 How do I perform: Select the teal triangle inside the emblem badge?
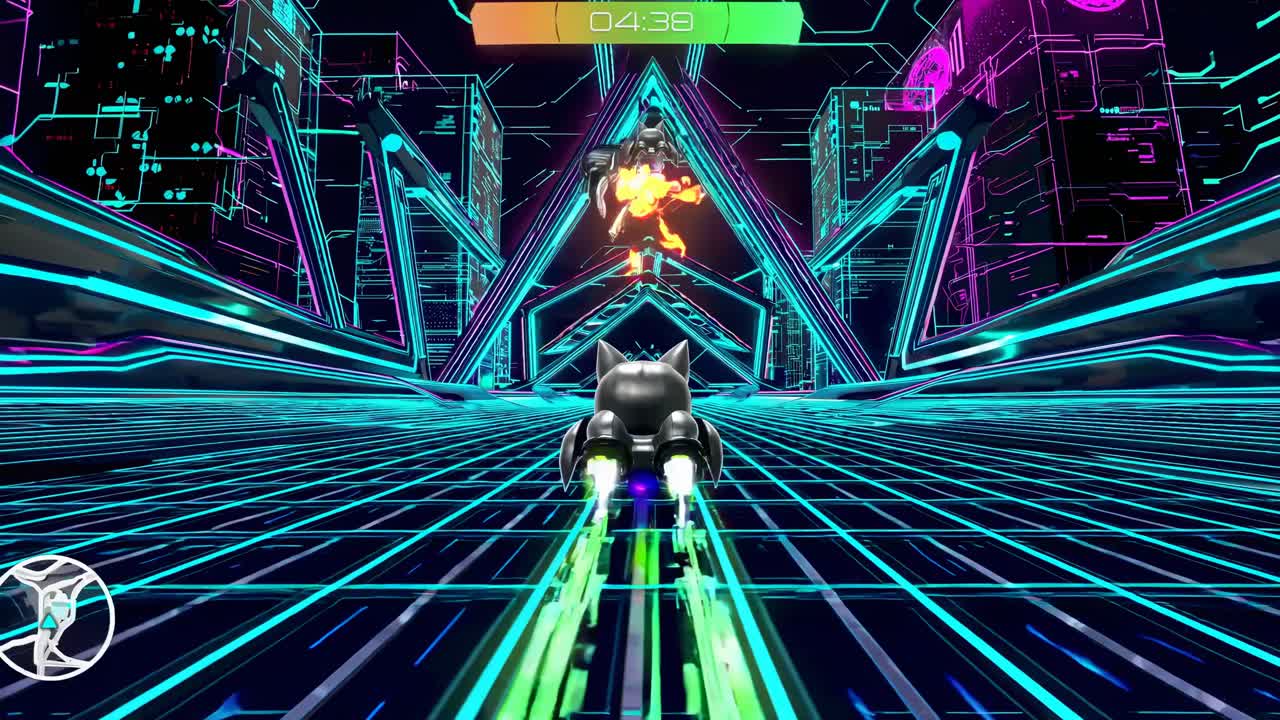48,622
